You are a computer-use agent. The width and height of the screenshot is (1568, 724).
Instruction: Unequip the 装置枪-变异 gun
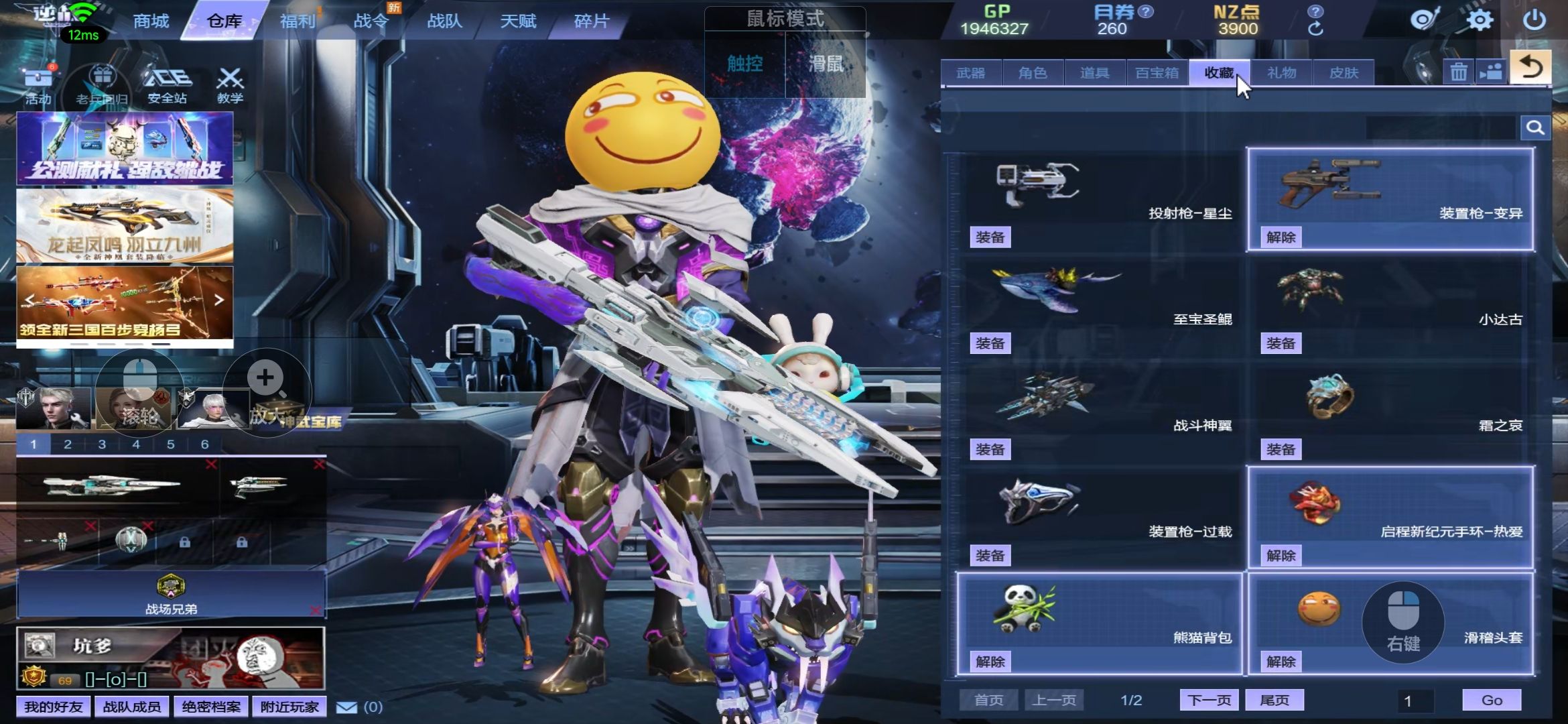click(x=1281, y=237)
